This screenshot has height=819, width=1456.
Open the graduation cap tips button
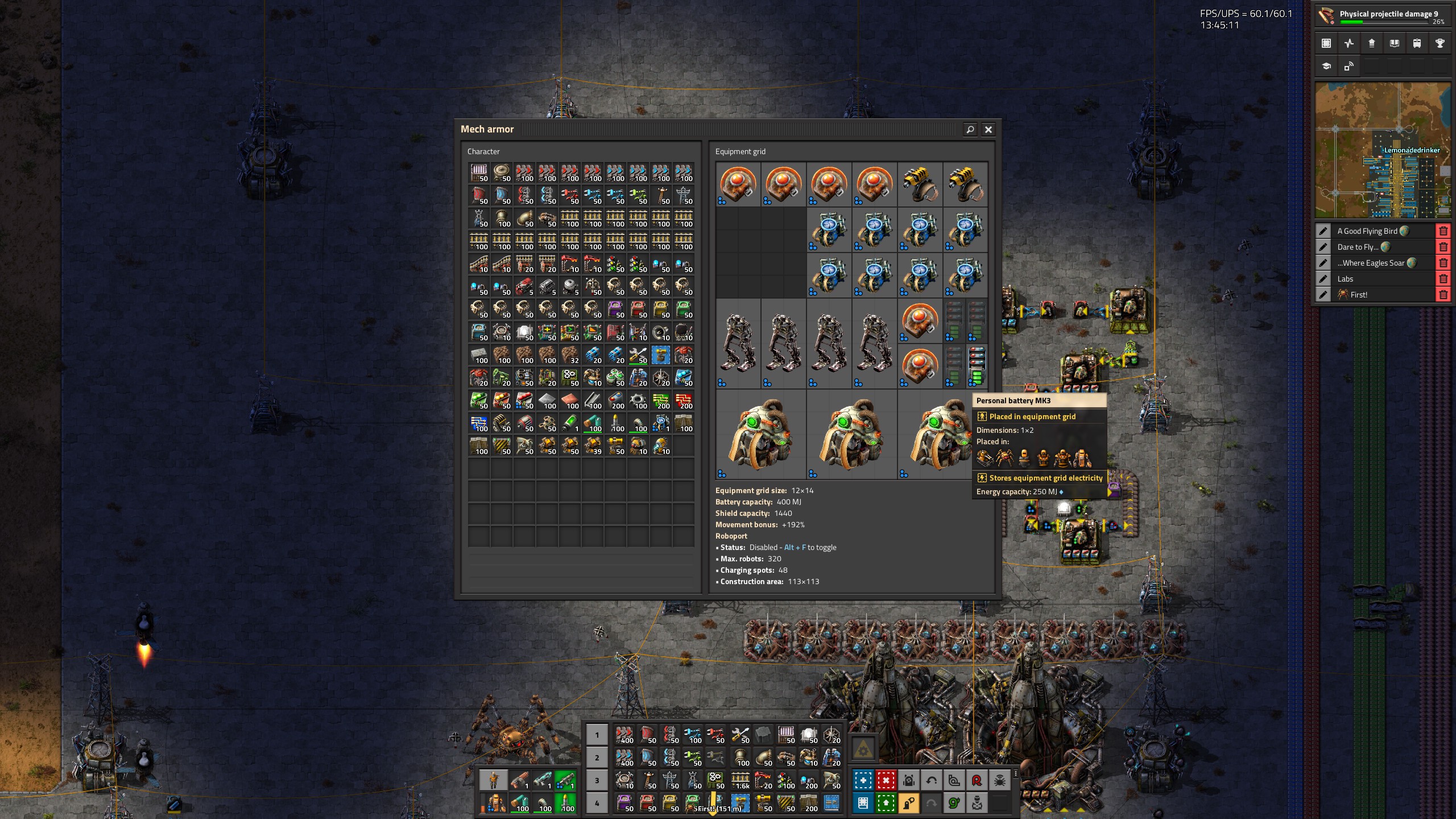(x=1326, y=66)
